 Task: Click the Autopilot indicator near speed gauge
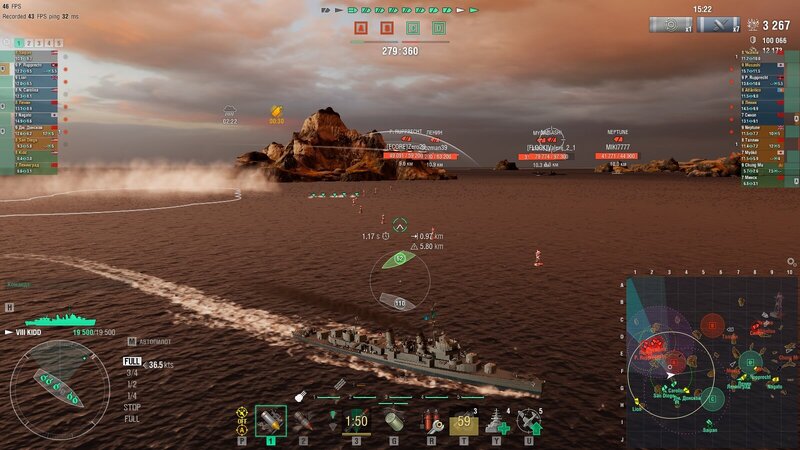tap(150, 341)
